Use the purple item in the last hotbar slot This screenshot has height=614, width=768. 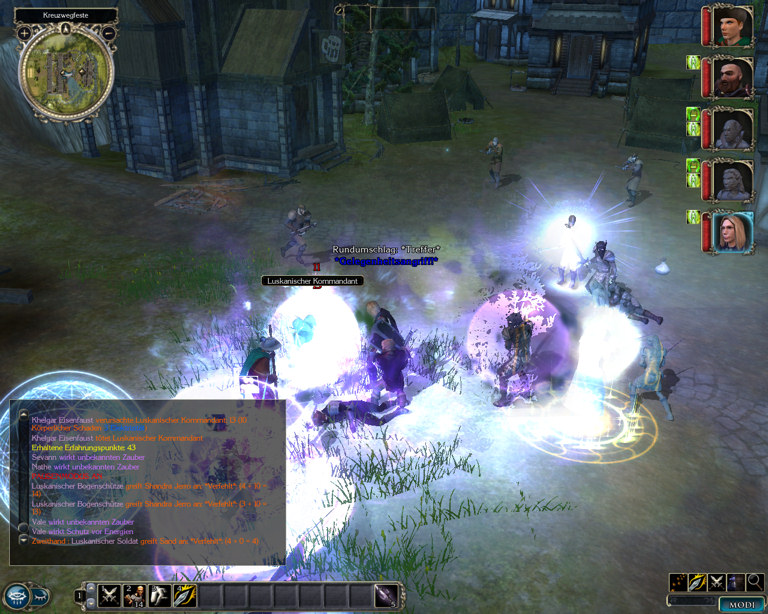click(385, 597)
